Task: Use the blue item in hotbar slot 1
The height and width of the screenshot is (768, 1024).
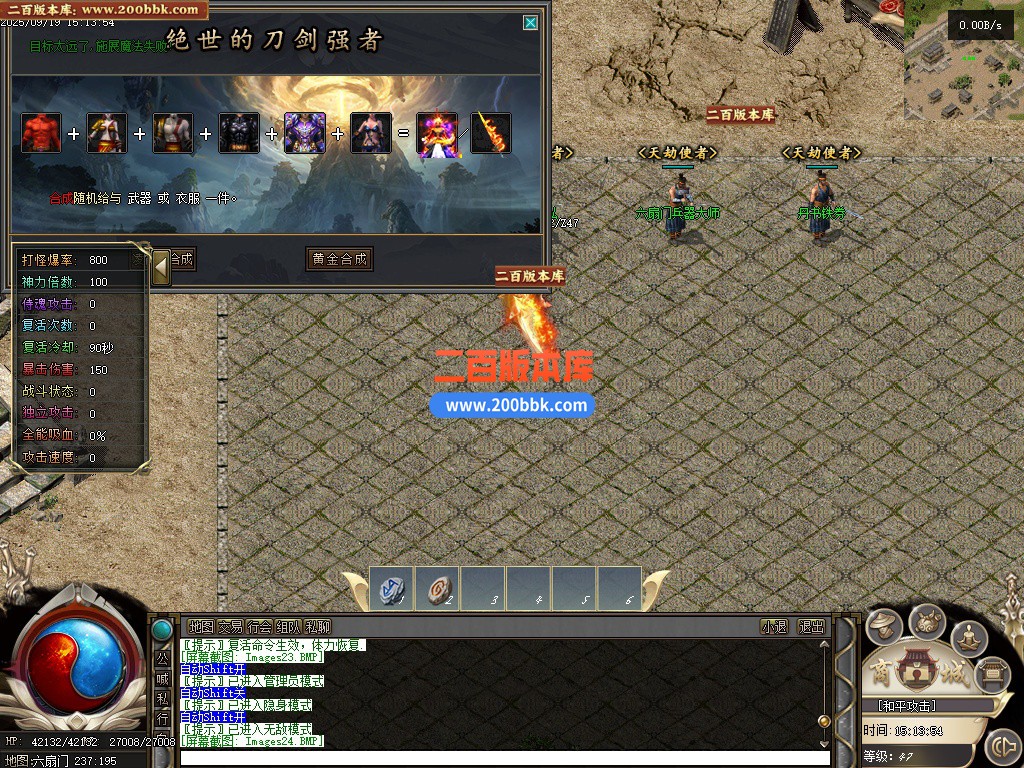Action: [391, 588]
